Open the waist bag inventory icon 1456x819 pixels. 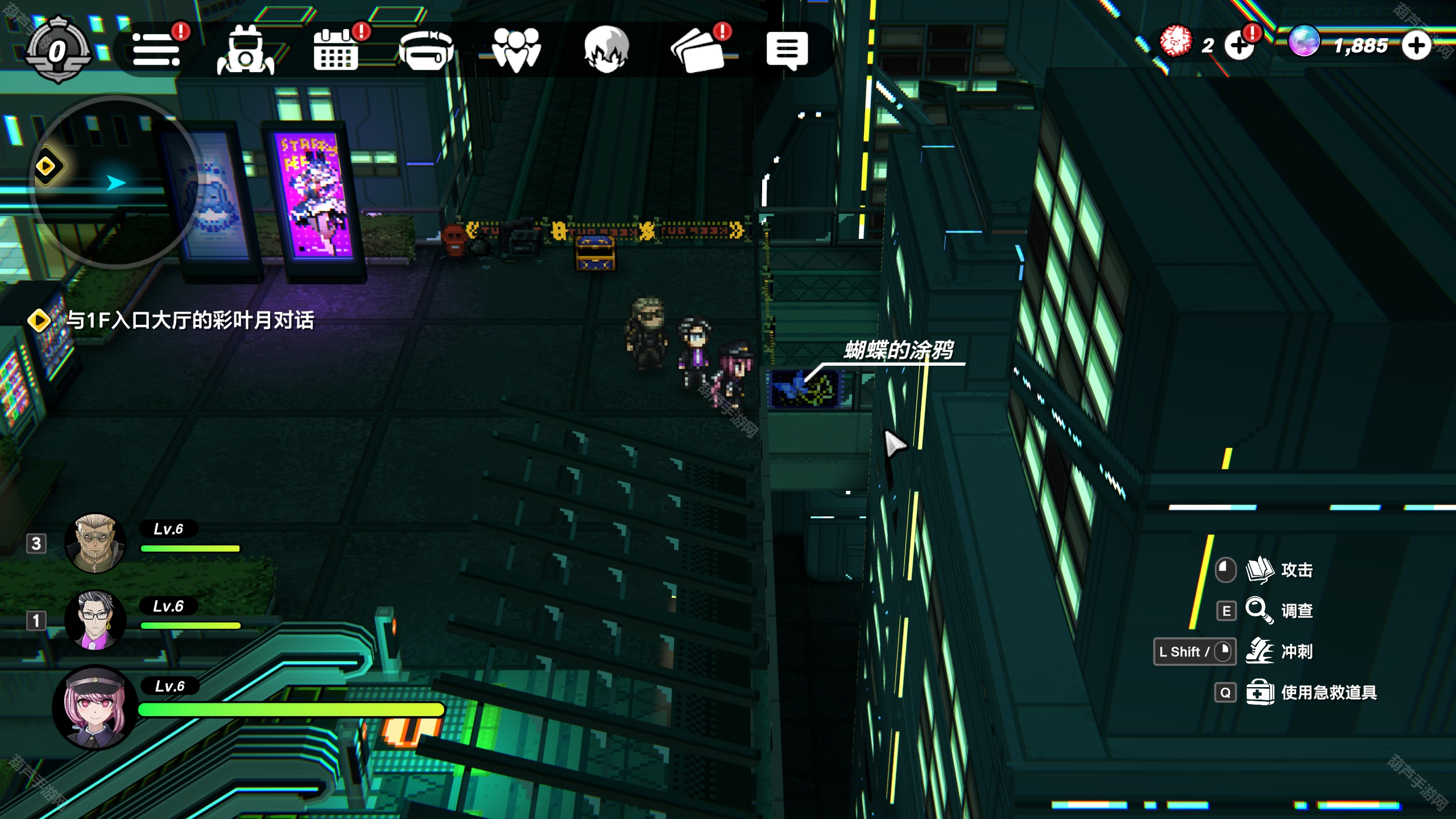426,49
